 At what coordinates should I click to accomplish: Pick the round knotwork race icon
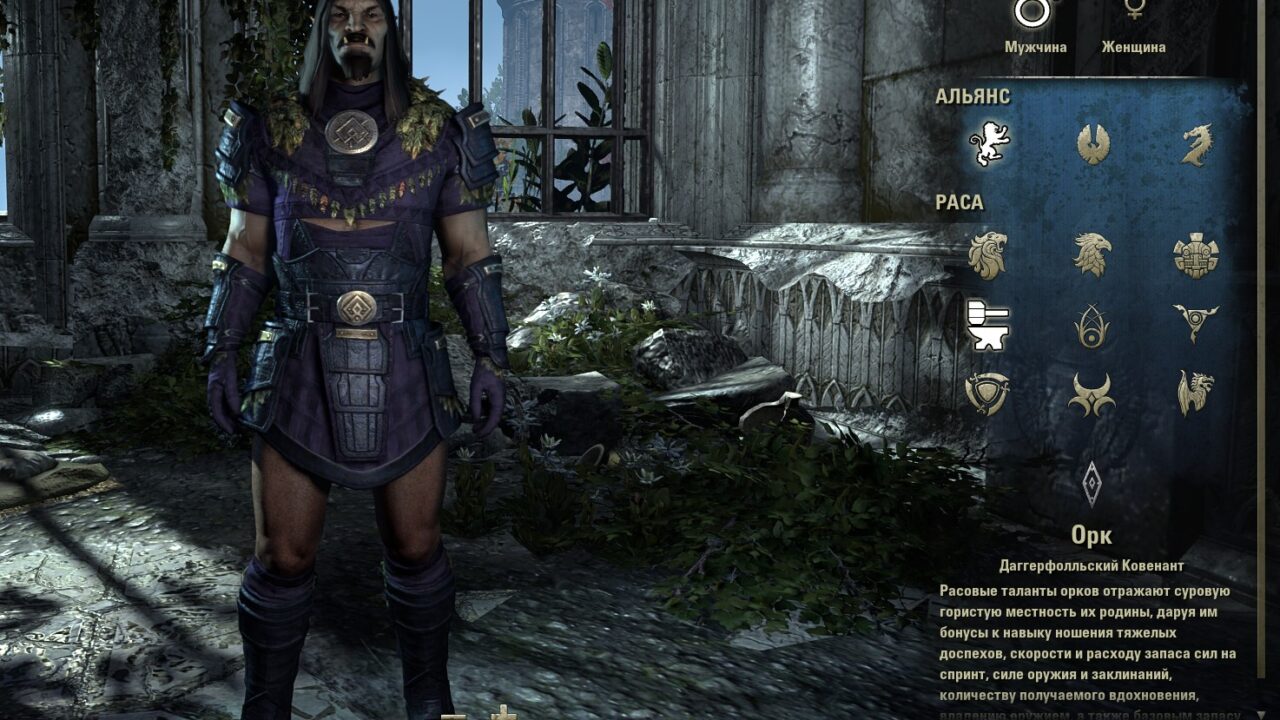pos(1195,255)
